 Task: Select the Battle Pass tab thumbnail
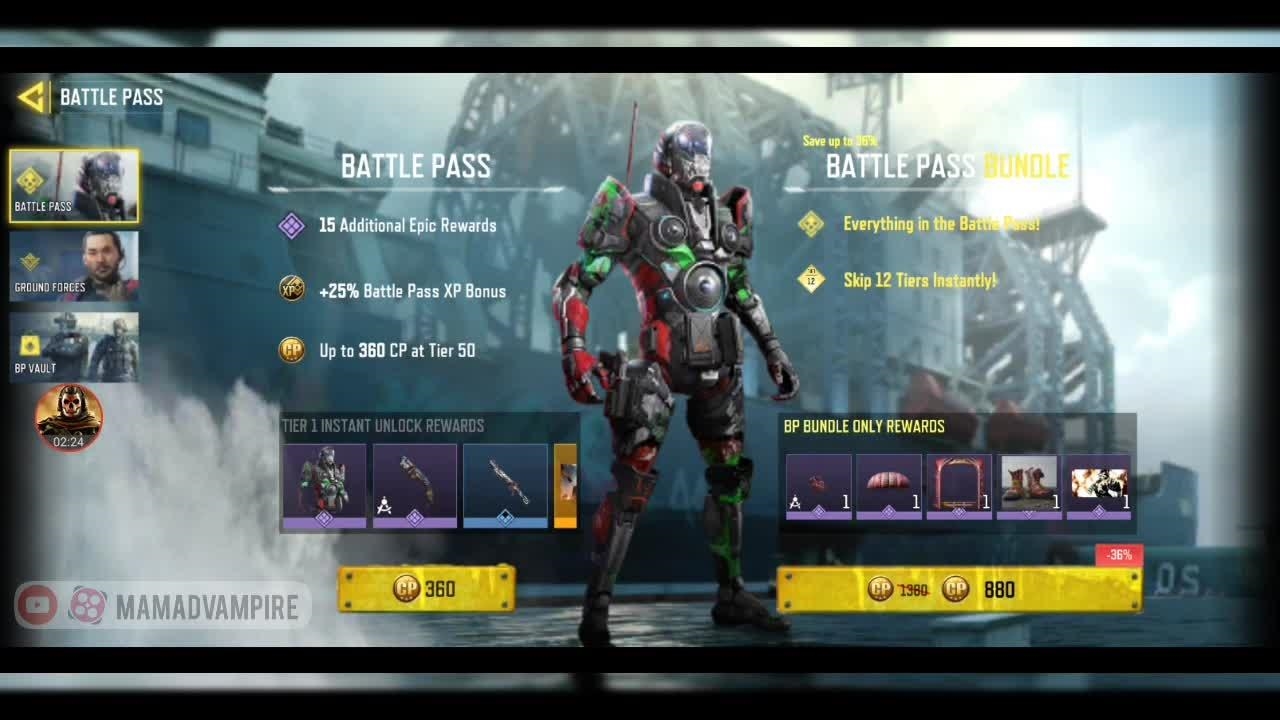tap(74, 186)
